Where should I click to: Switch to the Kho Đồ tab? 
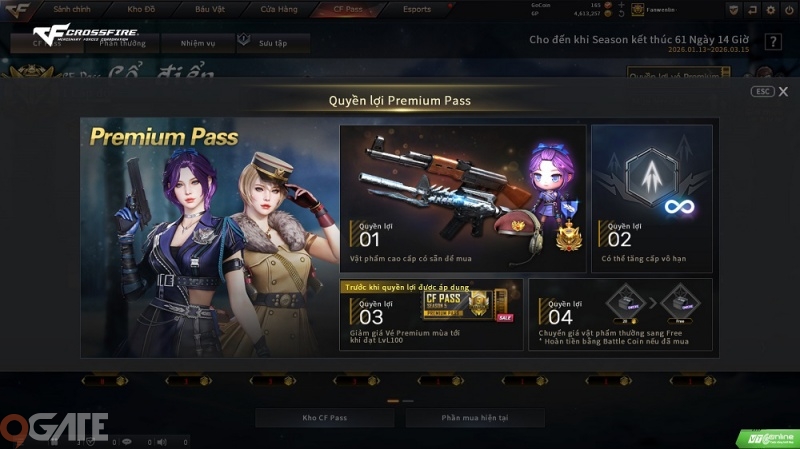point(142,10)
